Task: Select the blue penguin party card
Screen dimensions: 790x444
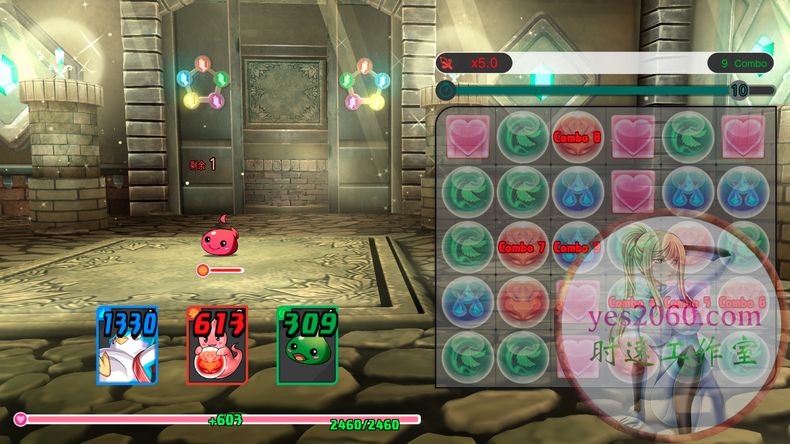Action: (127, 346)
